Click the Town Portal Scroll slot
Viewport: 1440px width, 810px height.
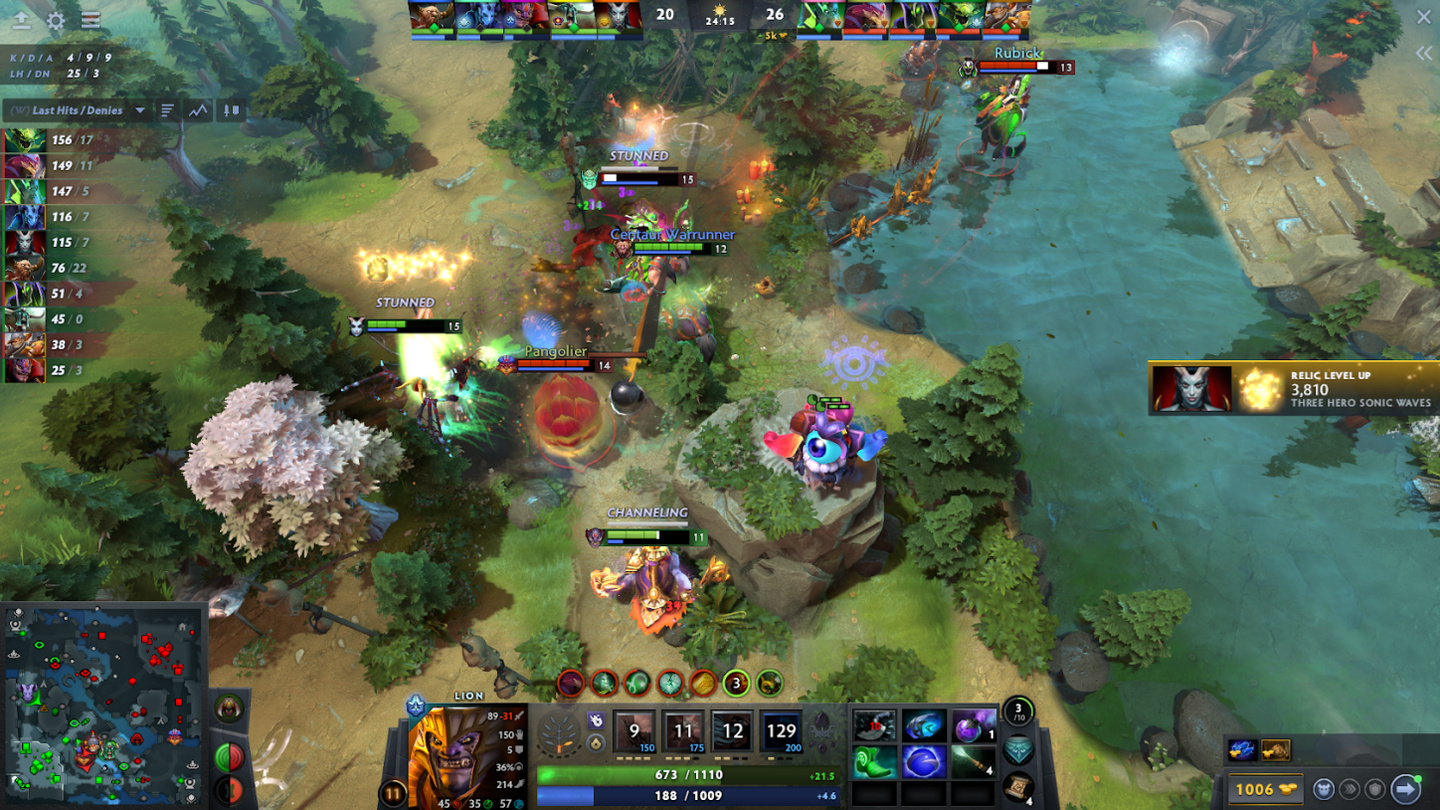coord(1017,785)
